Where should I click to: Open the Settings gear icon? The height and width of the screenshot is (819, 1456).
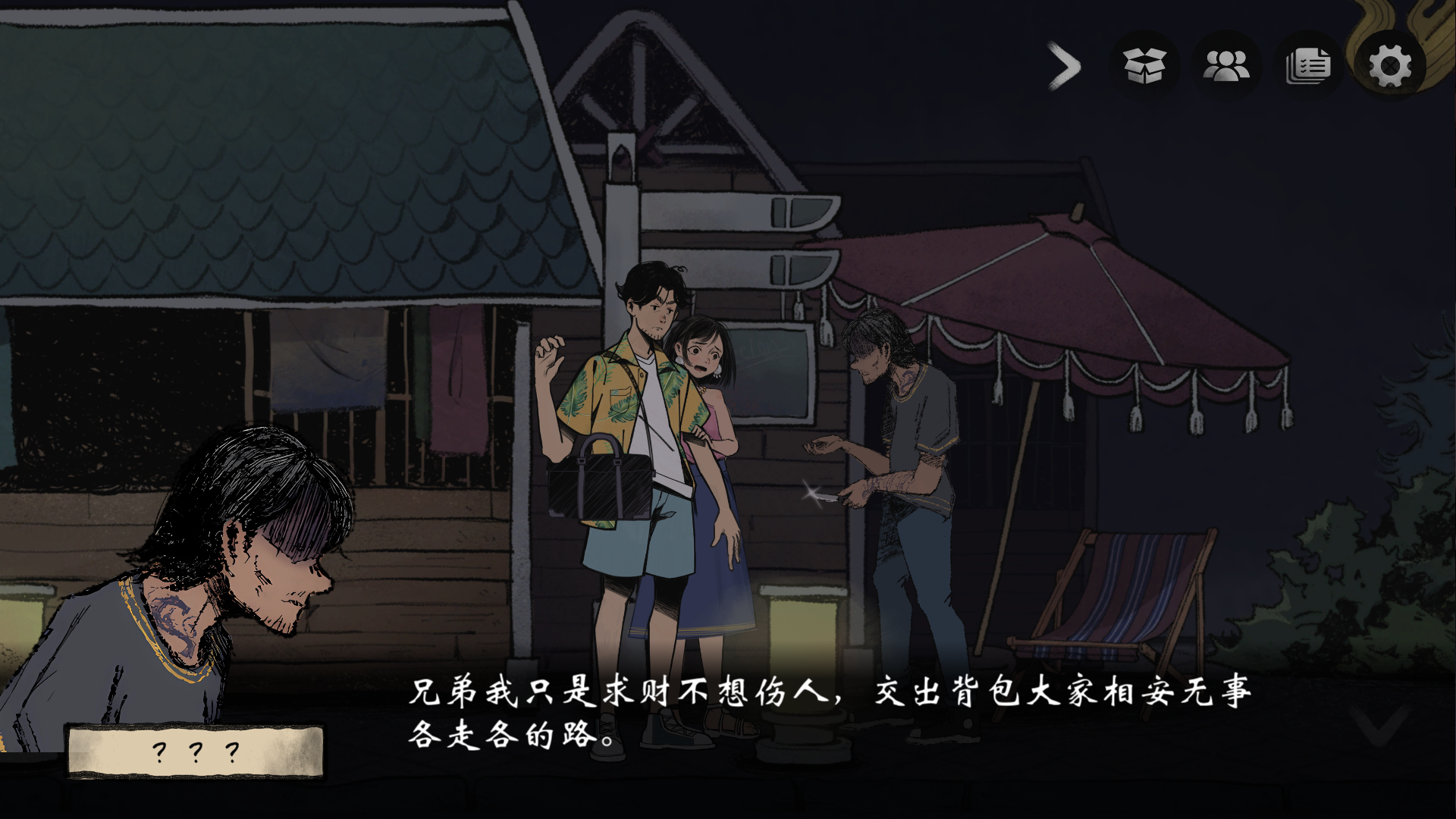point(1389,67)
